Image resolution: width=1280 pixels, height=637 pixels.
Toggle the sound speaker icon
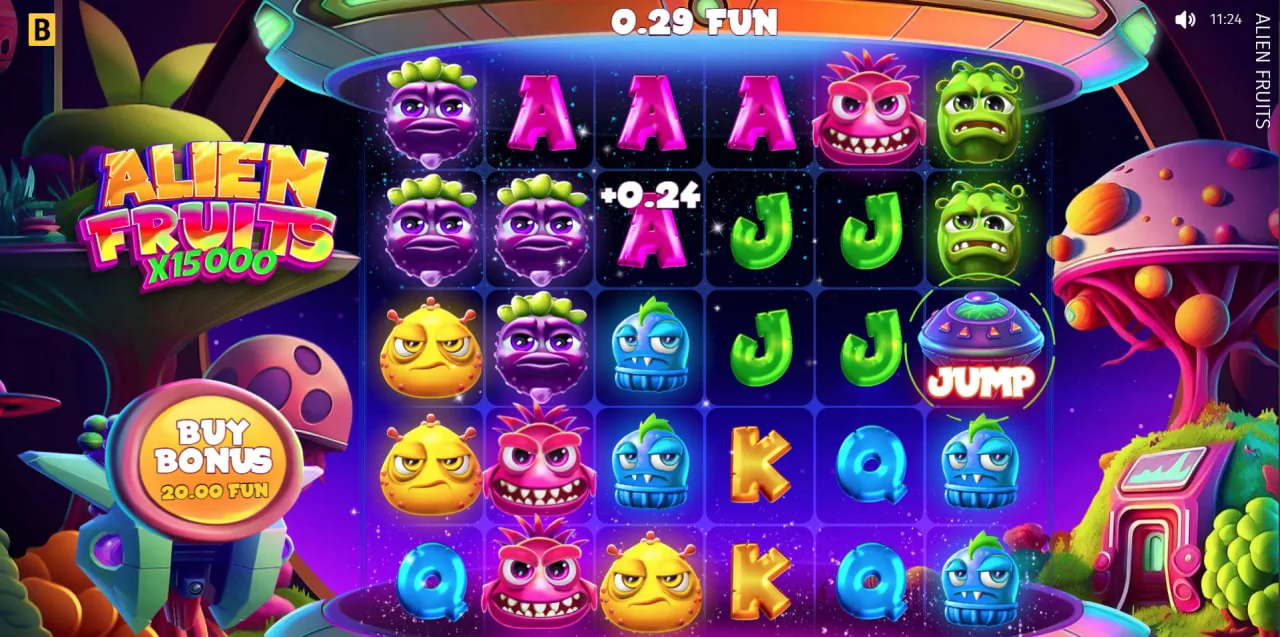(1185, 20)
